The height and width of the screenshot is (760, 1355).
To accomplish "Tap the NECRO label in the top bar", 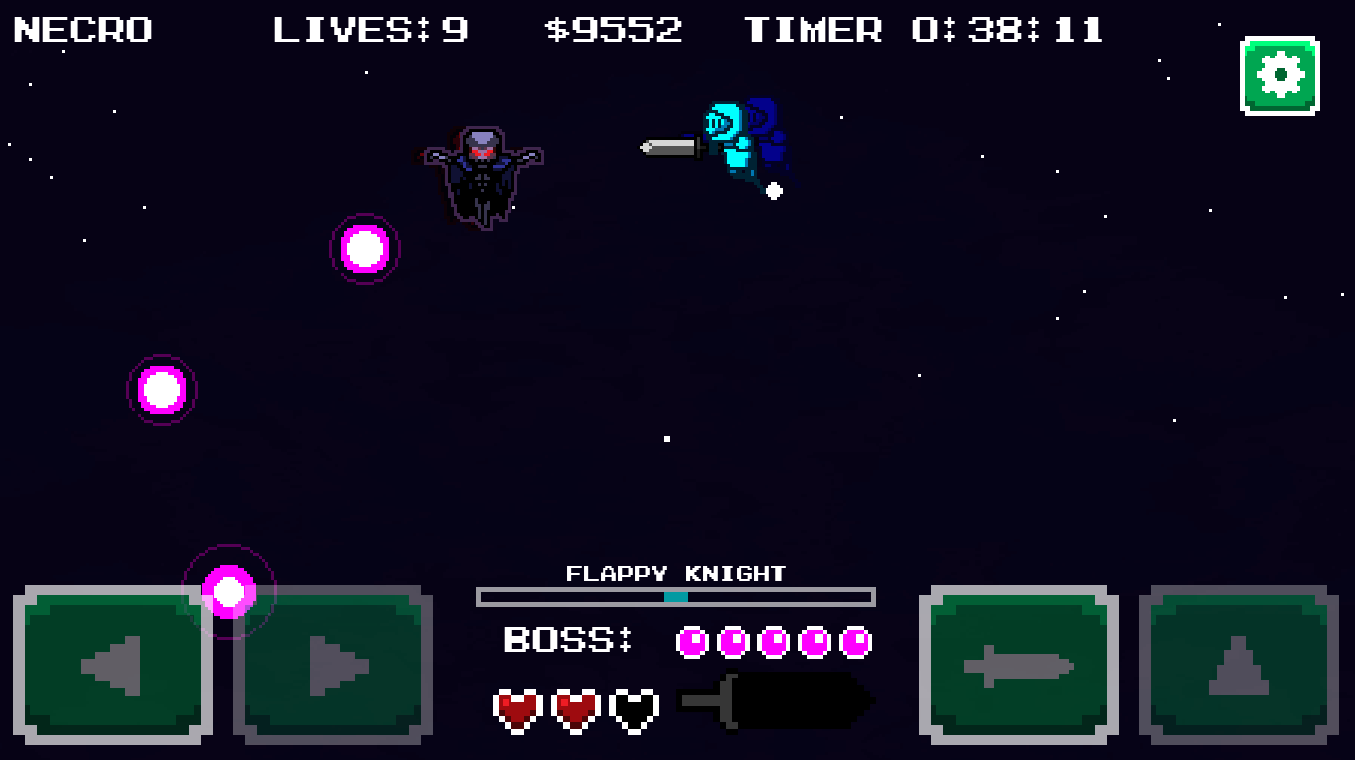I will pos(82,30).
